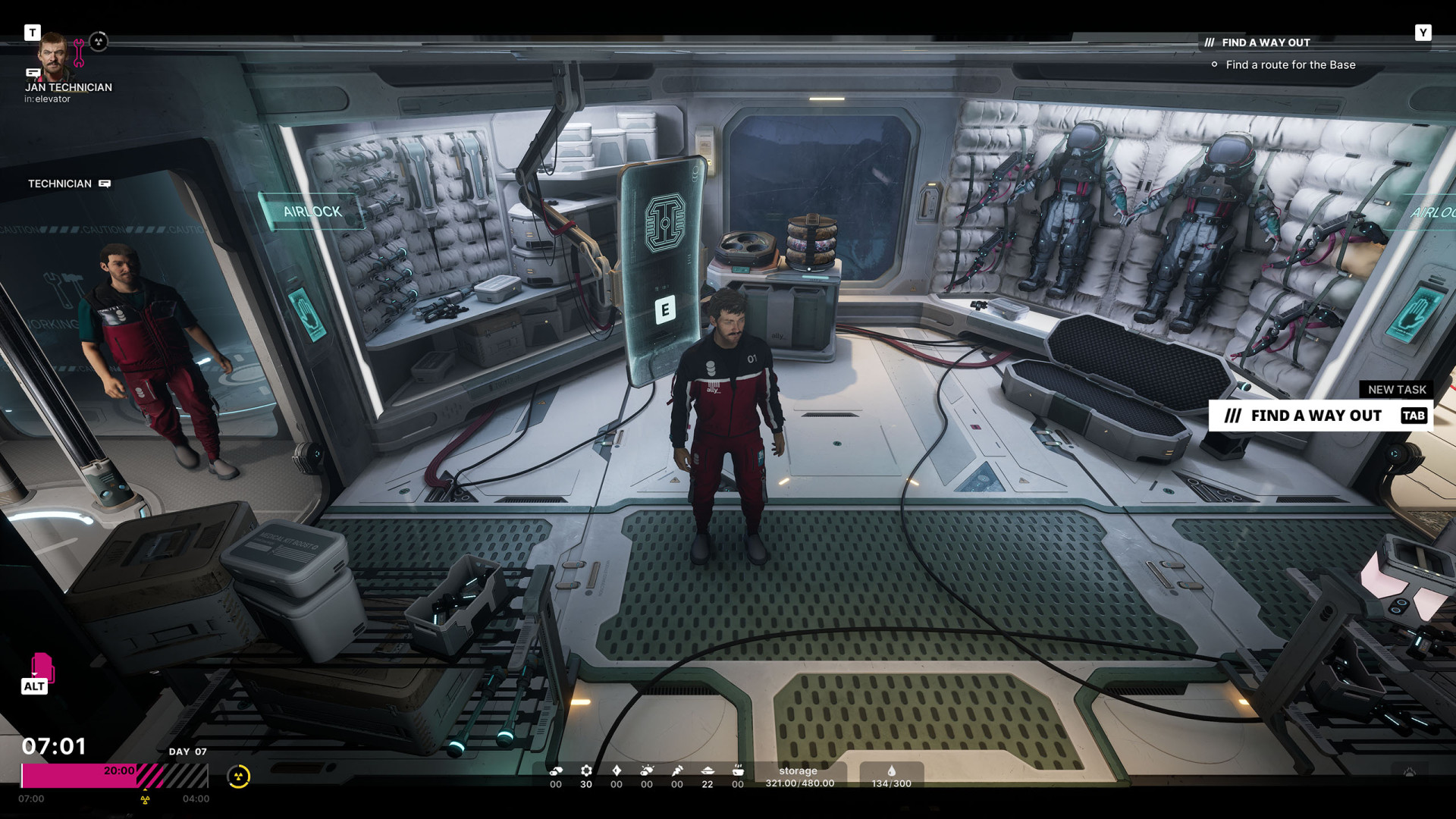Click the pink document icon above ALT
Screen dimensions: 1456x819
[x=42, y=667]
